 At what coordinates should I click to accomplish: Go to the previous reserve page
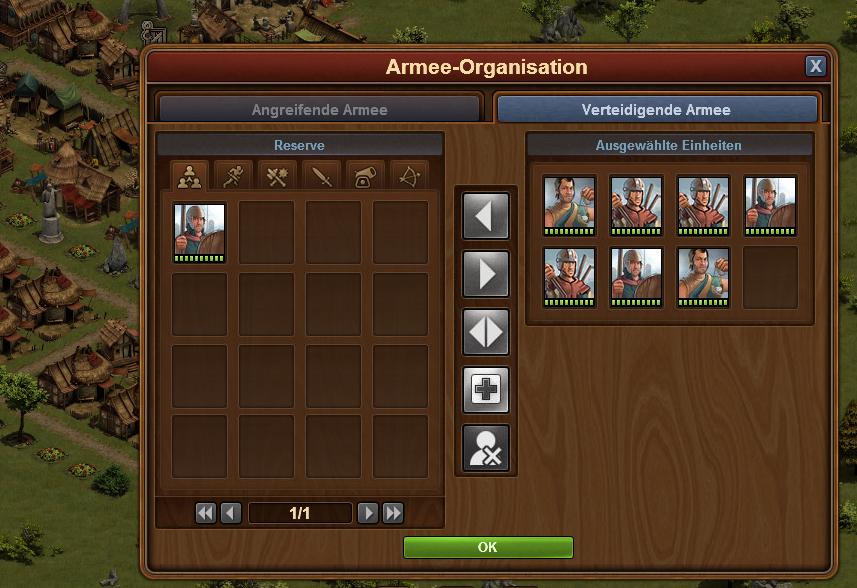[x=231, y=513]
